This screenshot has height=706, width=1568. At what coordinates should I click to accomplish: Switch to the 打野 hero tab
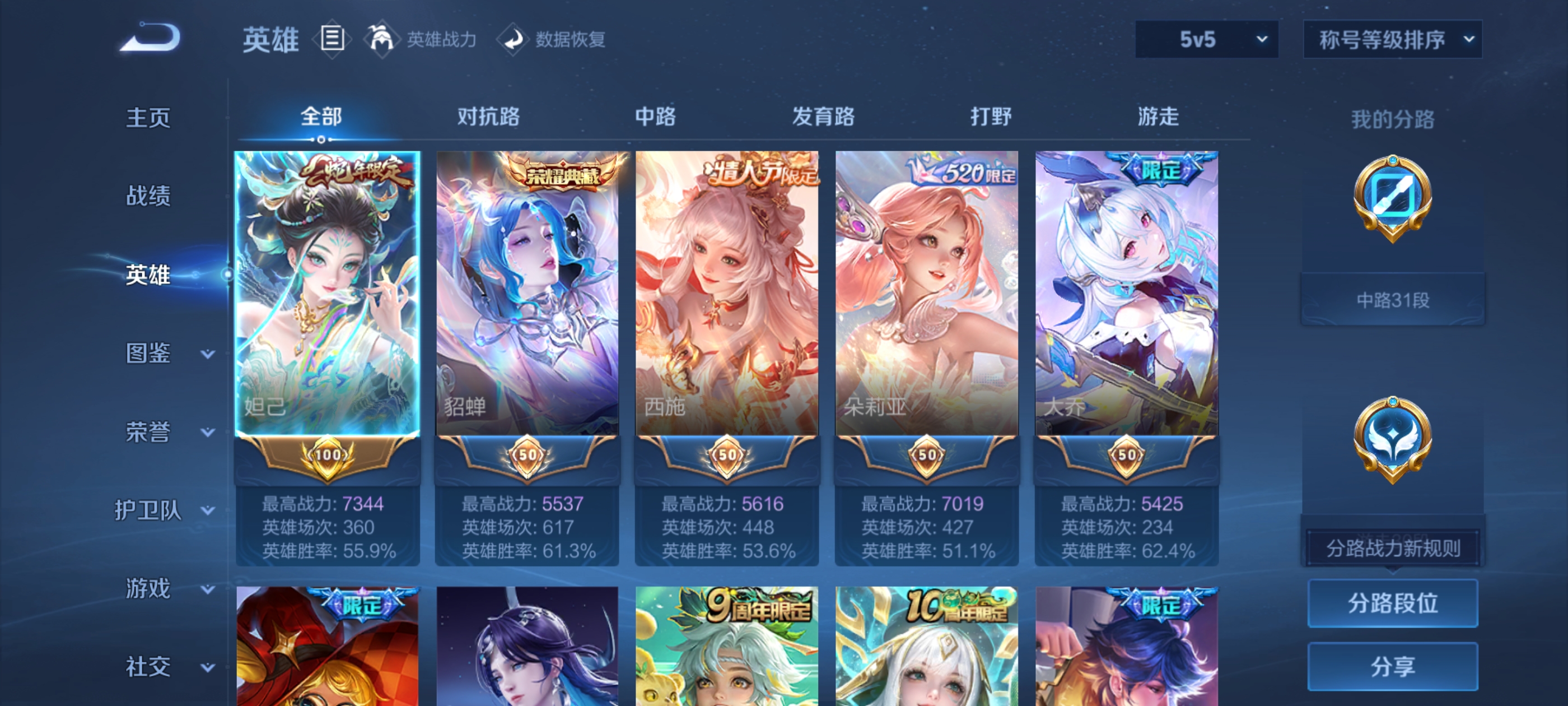(992, 117)
